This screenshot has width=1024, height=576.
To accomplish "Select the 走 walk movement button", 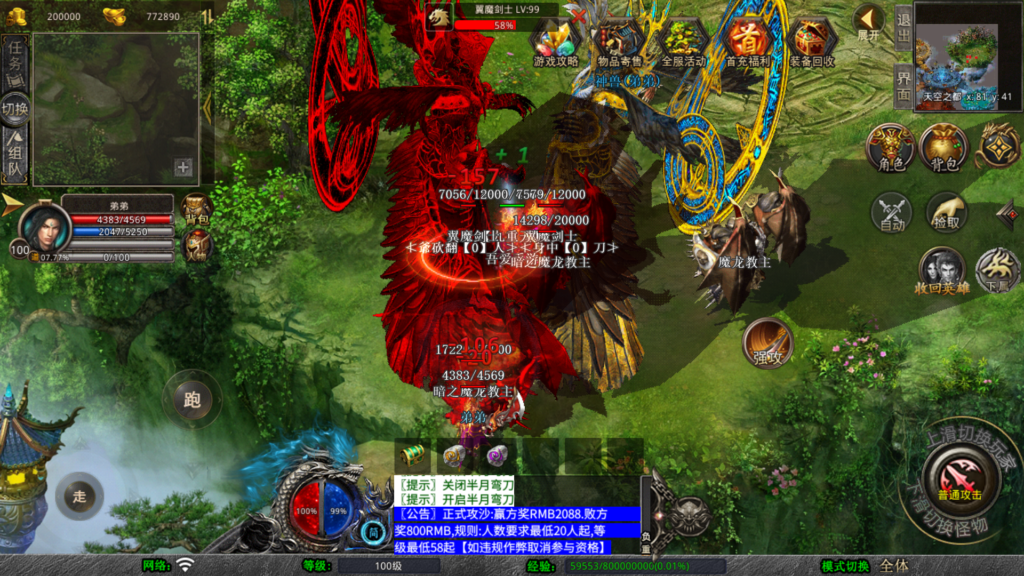I will click(80, 495).
